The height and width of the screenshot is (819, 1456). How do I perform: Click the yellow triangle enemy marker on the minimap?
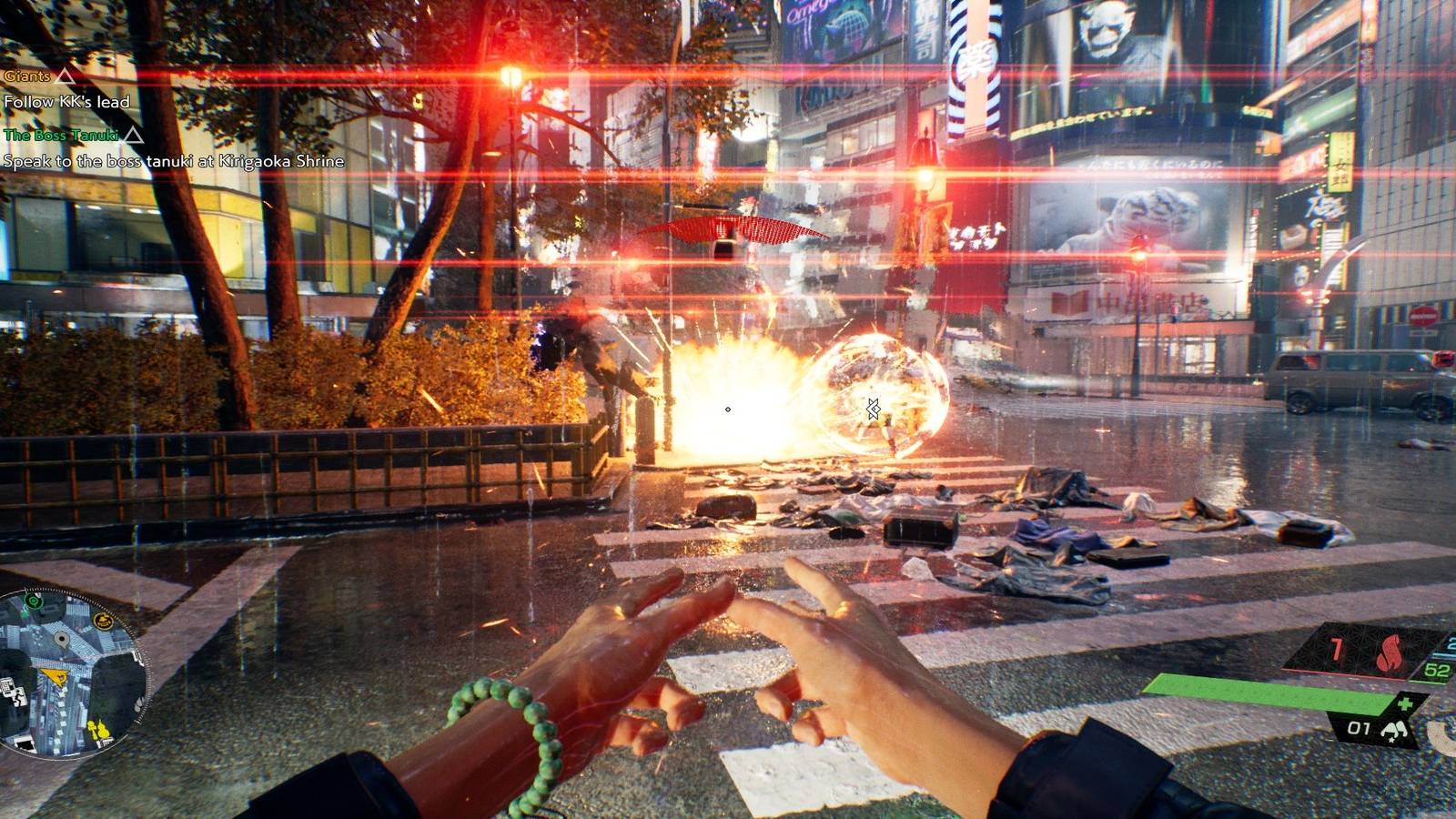click(54, 676)
